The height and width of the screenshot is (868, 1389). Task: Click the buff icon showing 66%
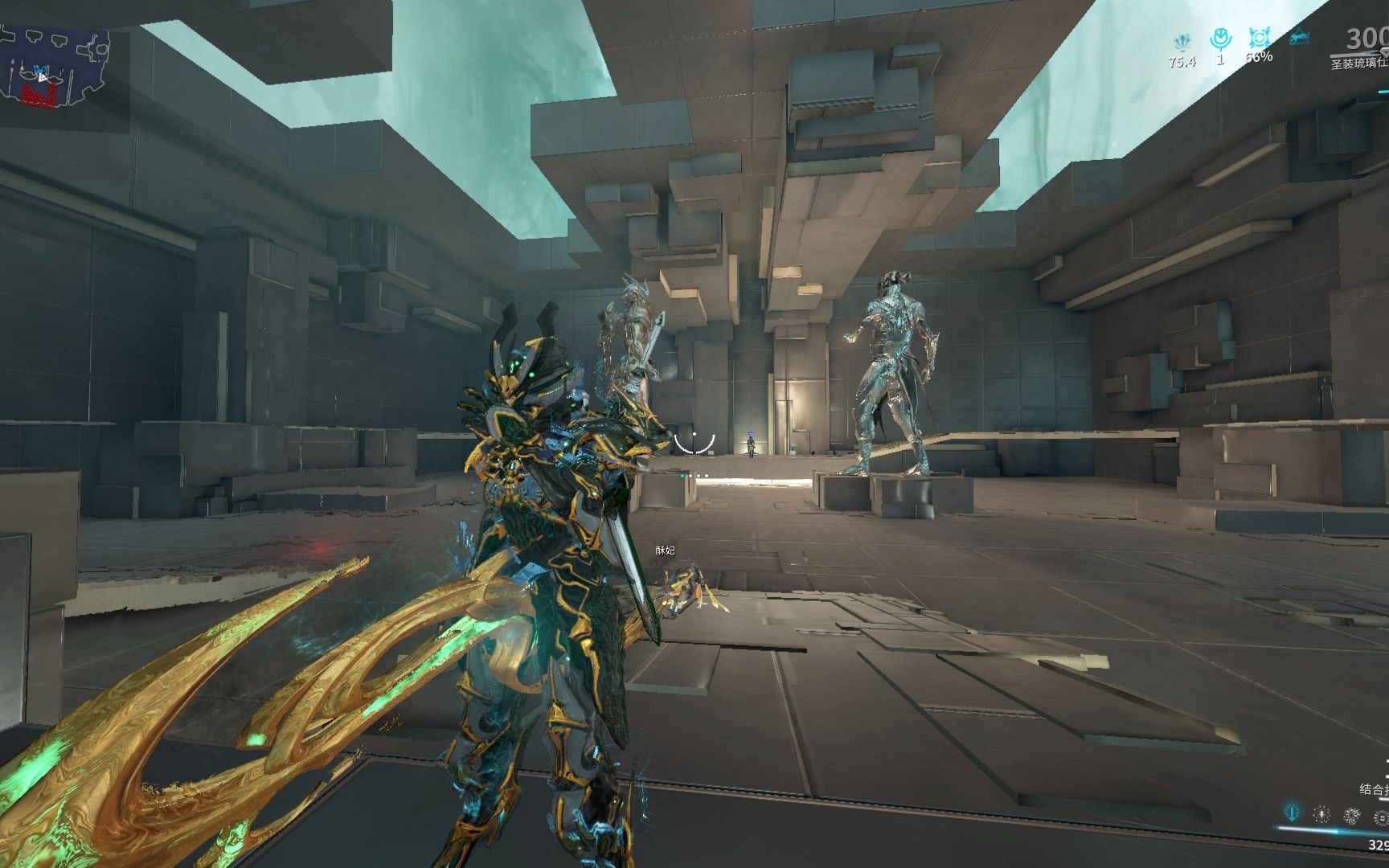click(x=1258, y=39)
